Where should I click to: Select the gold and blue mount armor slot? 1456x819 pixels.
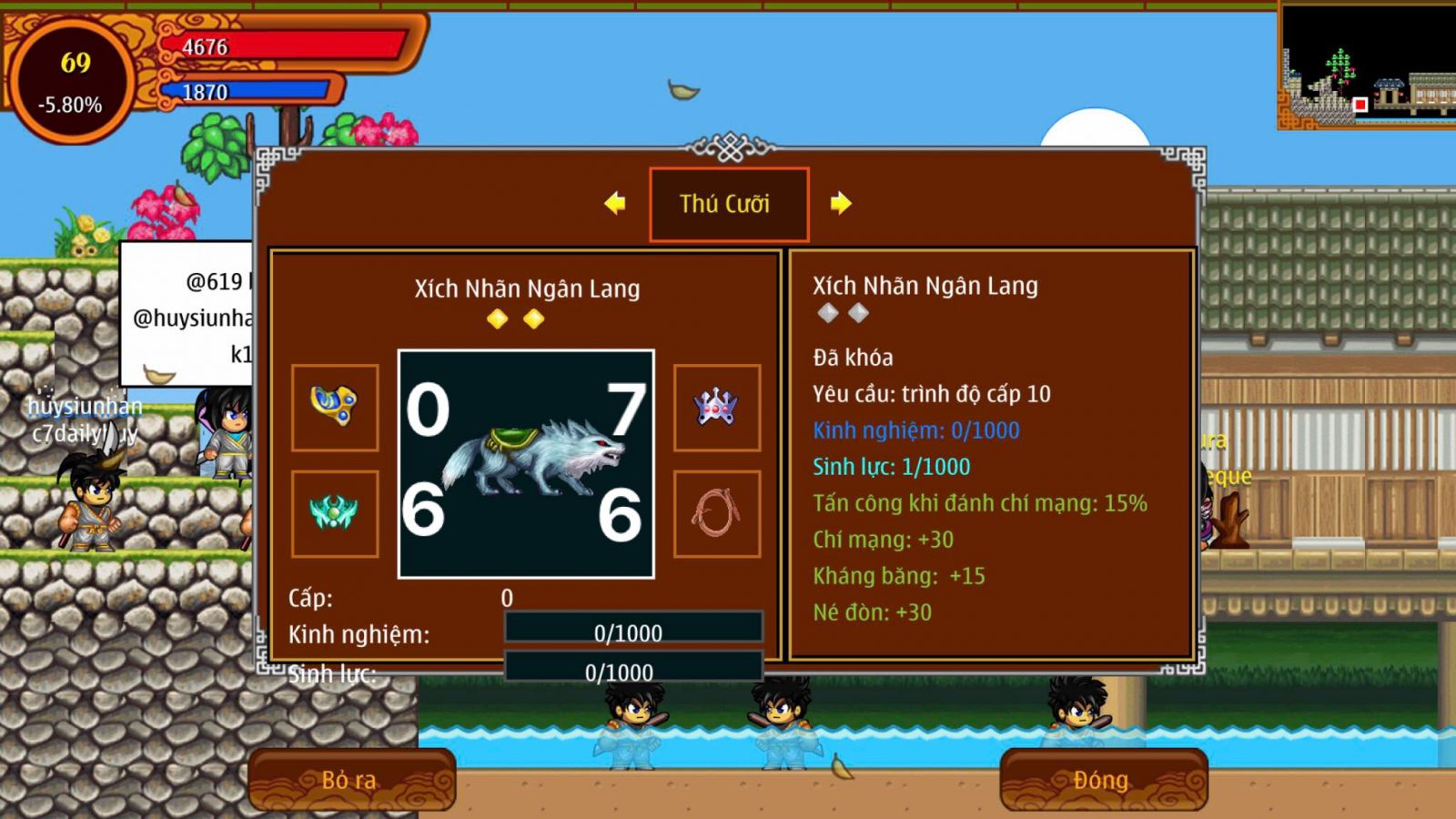point(335,408)
